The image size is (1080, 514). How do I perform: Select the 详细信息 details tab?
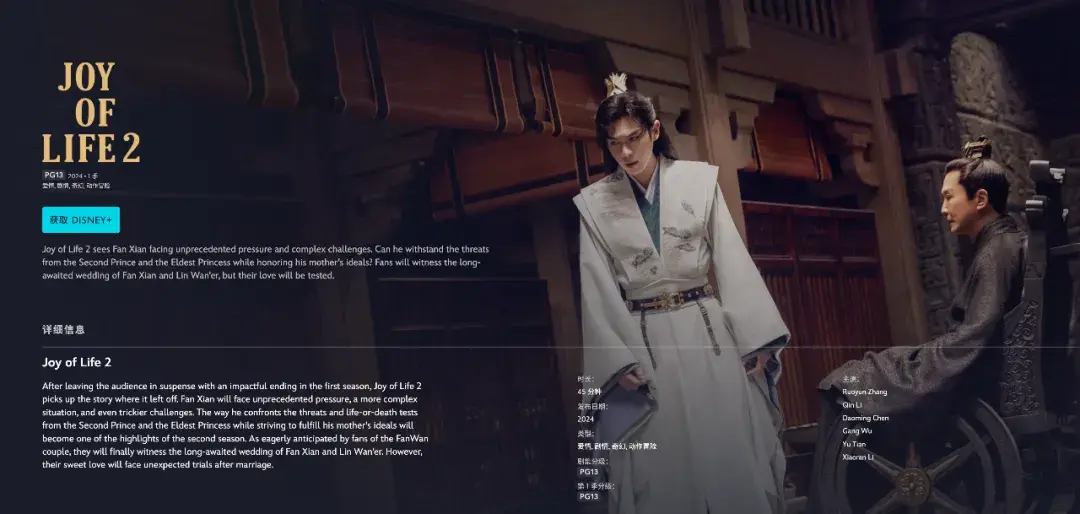pos(63,329)
